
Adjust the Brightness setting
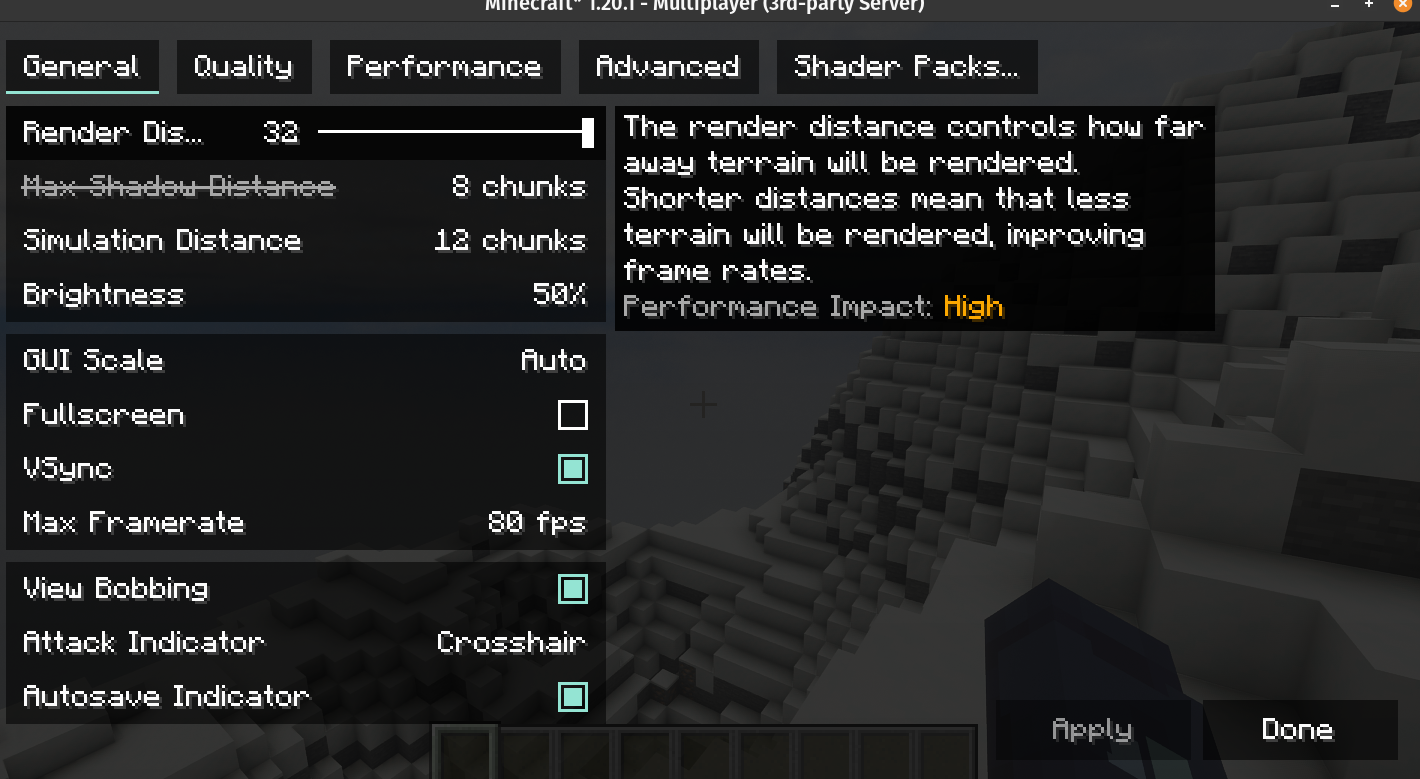point(305,295)
